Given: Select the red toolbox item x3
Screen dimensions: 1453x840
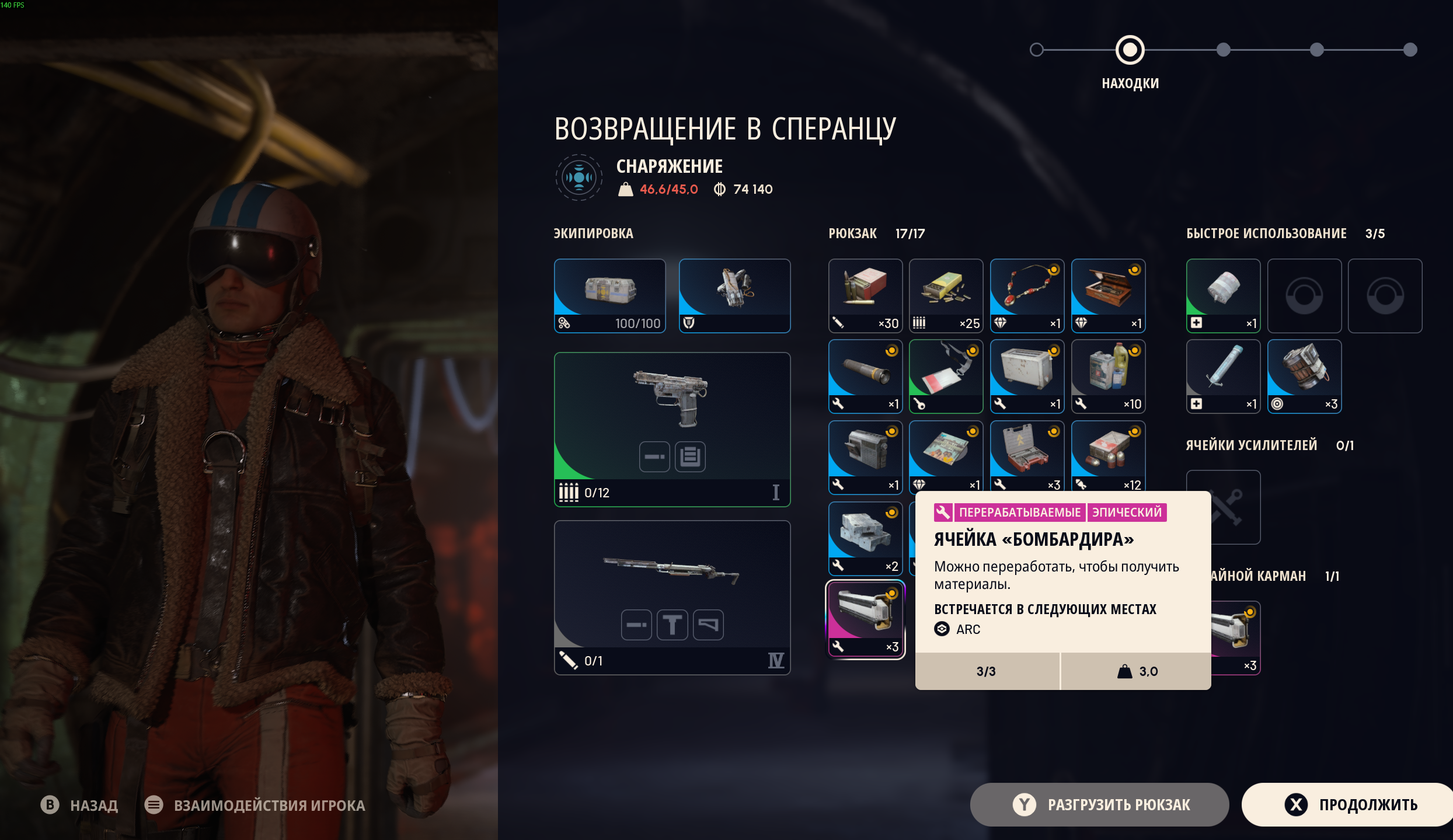Looking at the screenshot, I should click(1027, 457).
